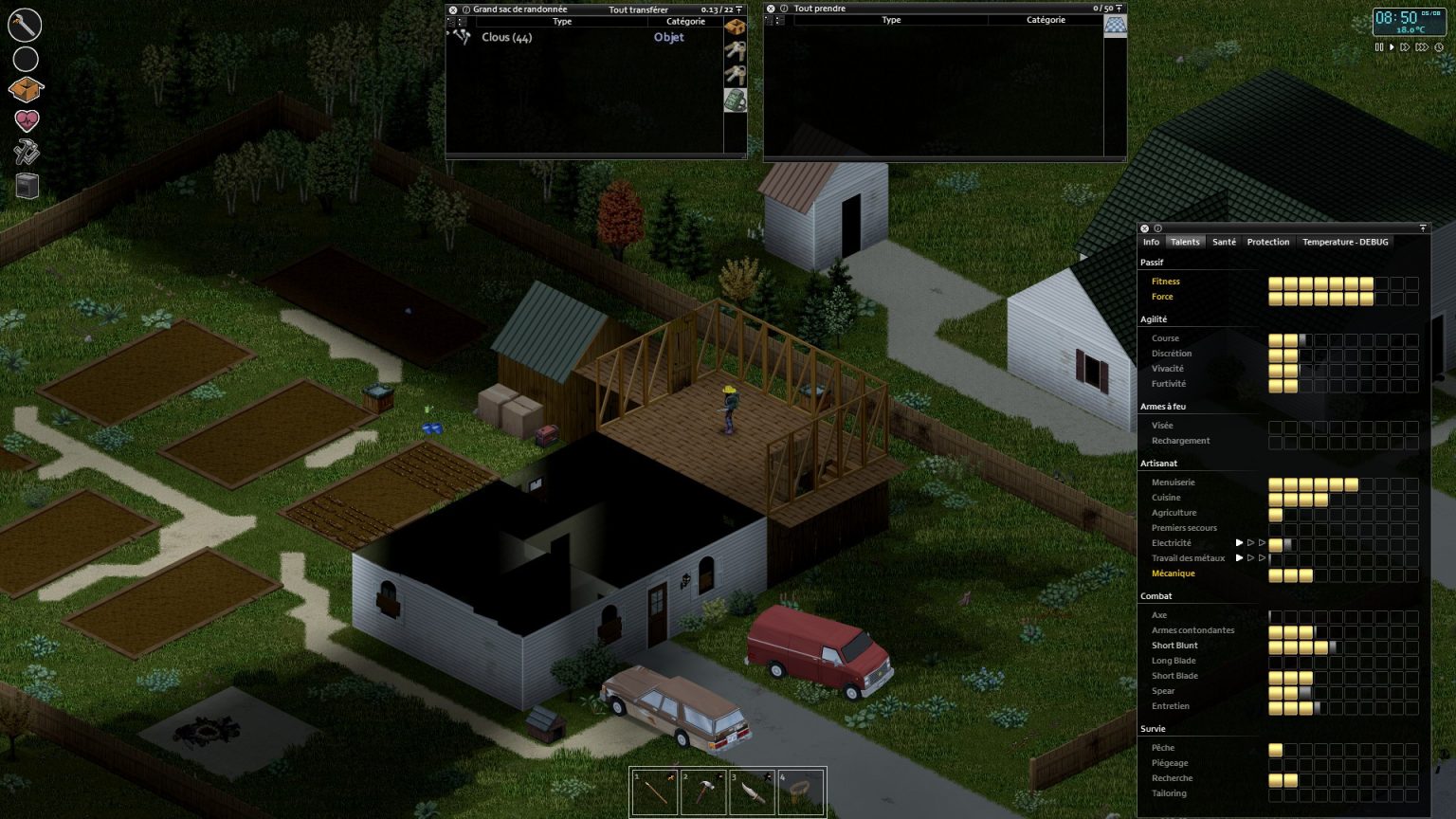1456x819 pixels.
Task: Select the crafting hammer icon in sidebar
Action: [x=26, y=152]
